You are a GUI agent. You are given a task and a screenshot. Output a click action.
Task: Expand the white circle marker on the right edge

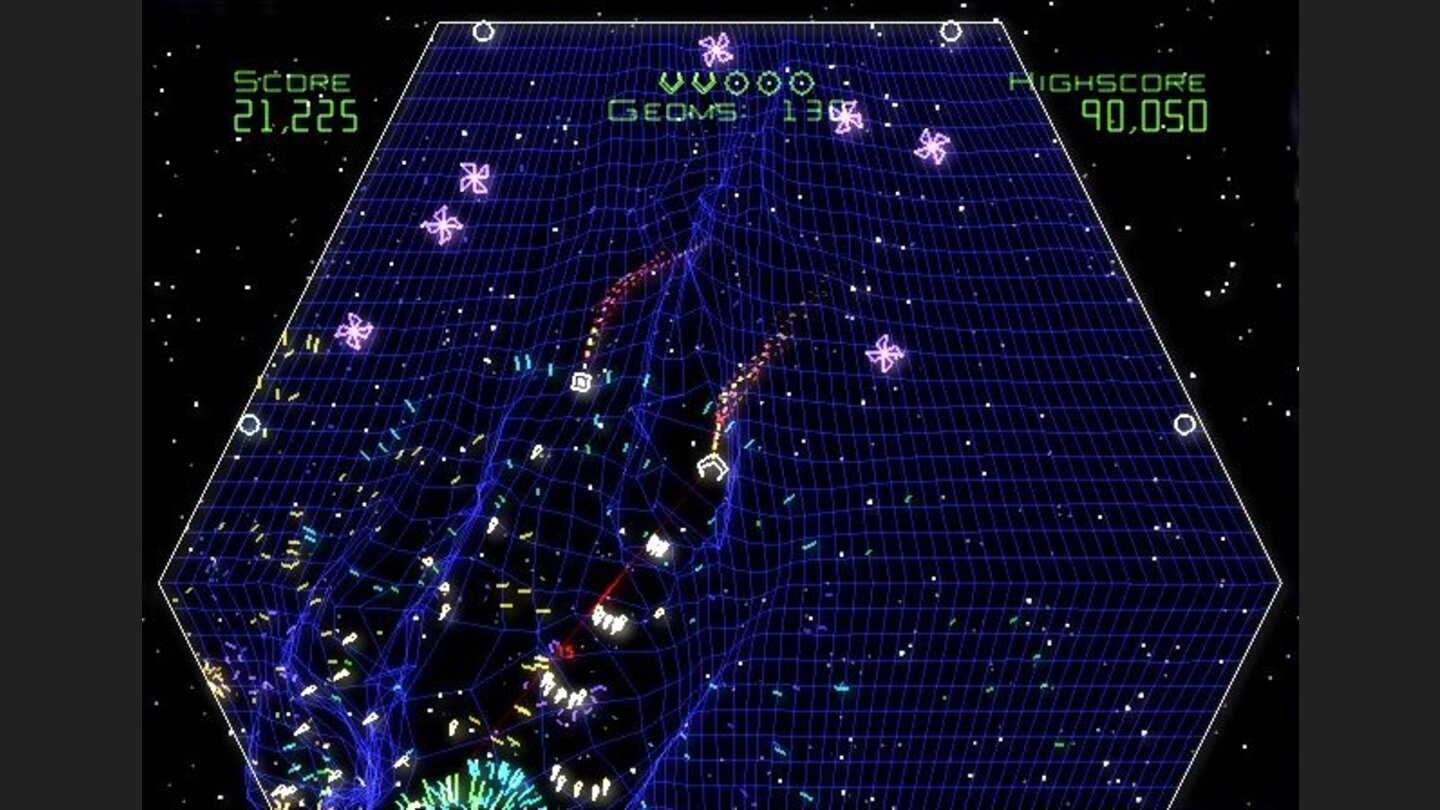pos(1186,425)
